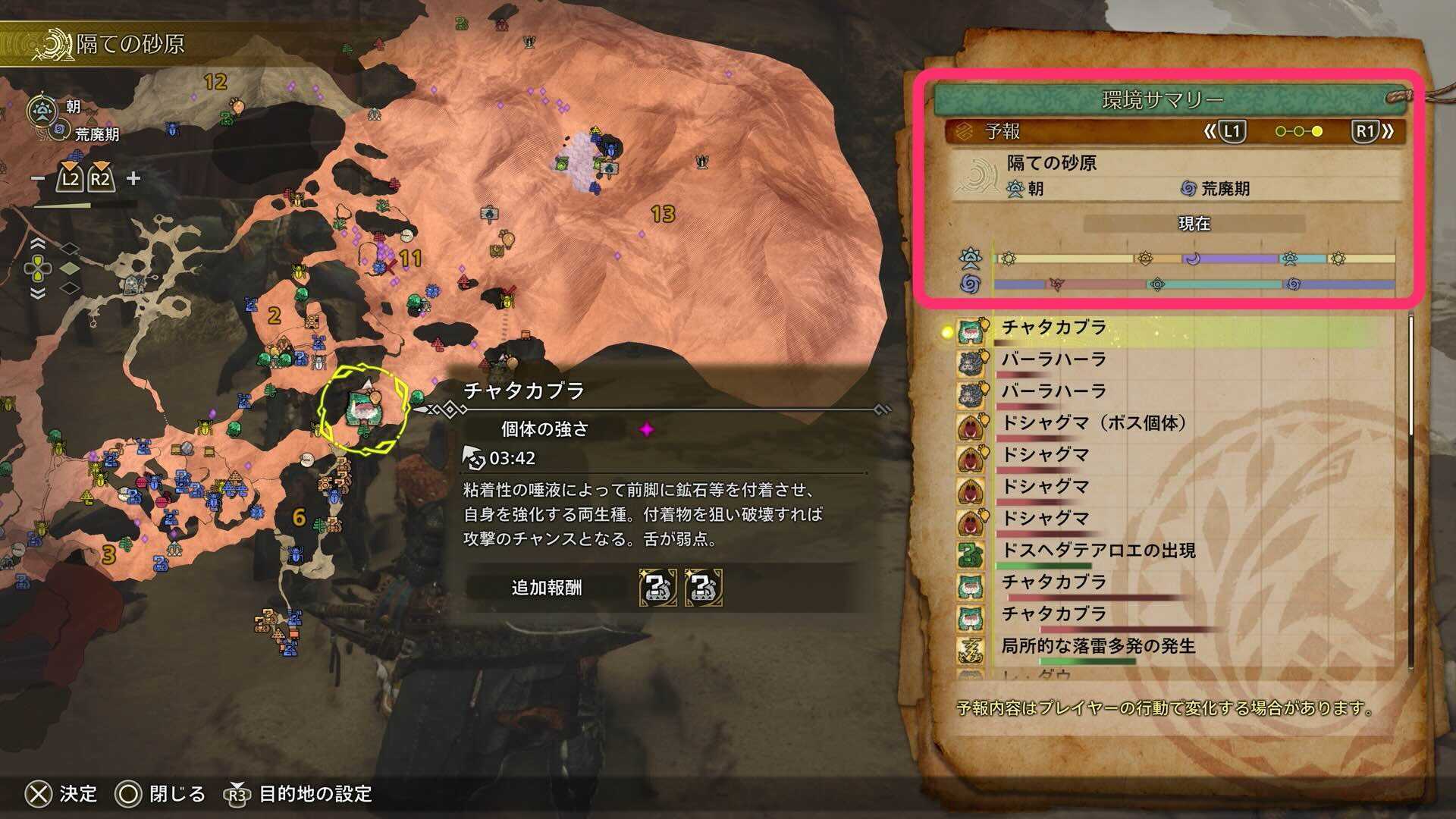1456x819 pixels.
Task: Click the day cycle timeline bar
Action: point(1191,258)
